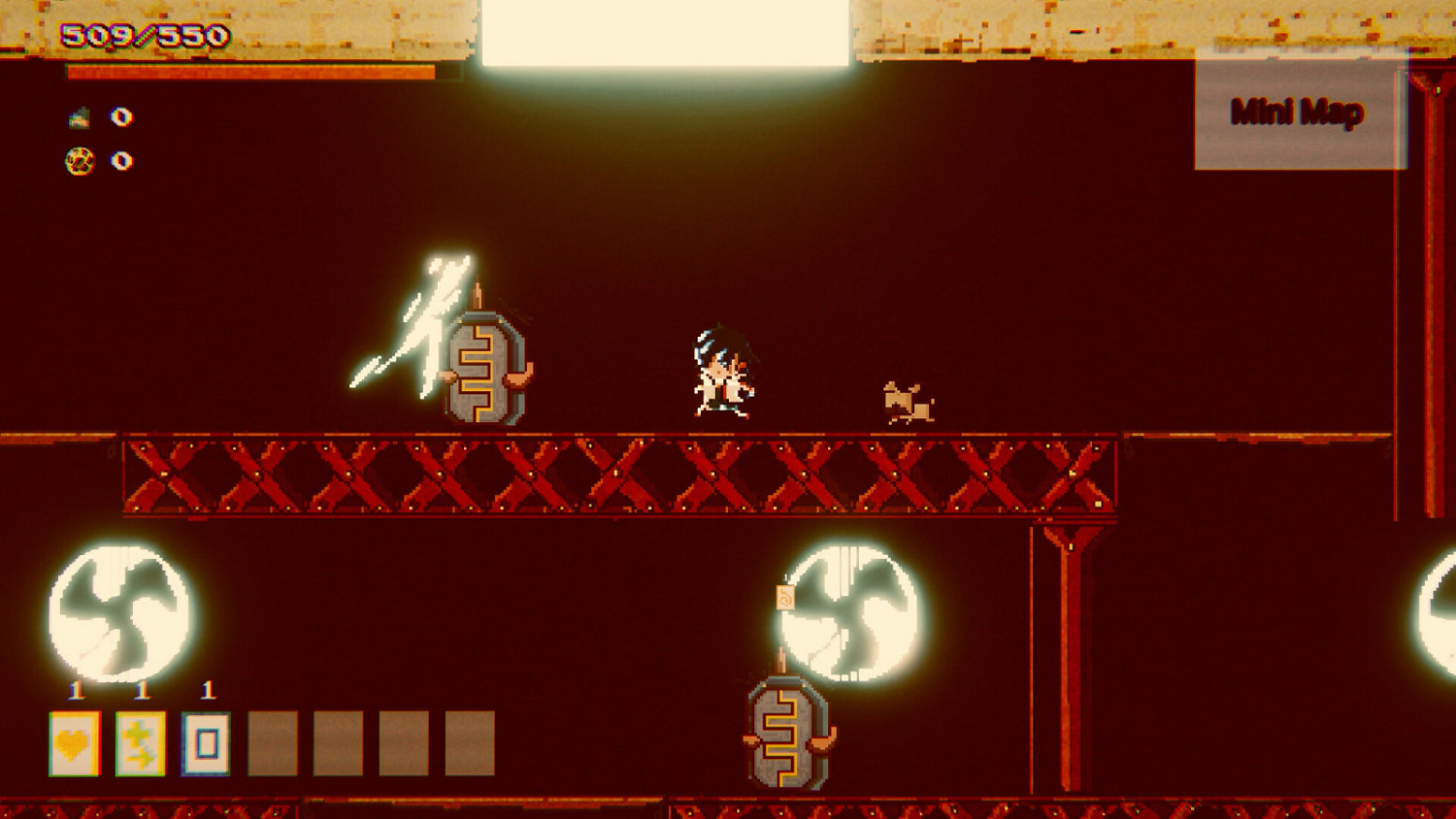Select the lightning cross item card
This screenshot has width=1456, height=819.
[142, 743]
